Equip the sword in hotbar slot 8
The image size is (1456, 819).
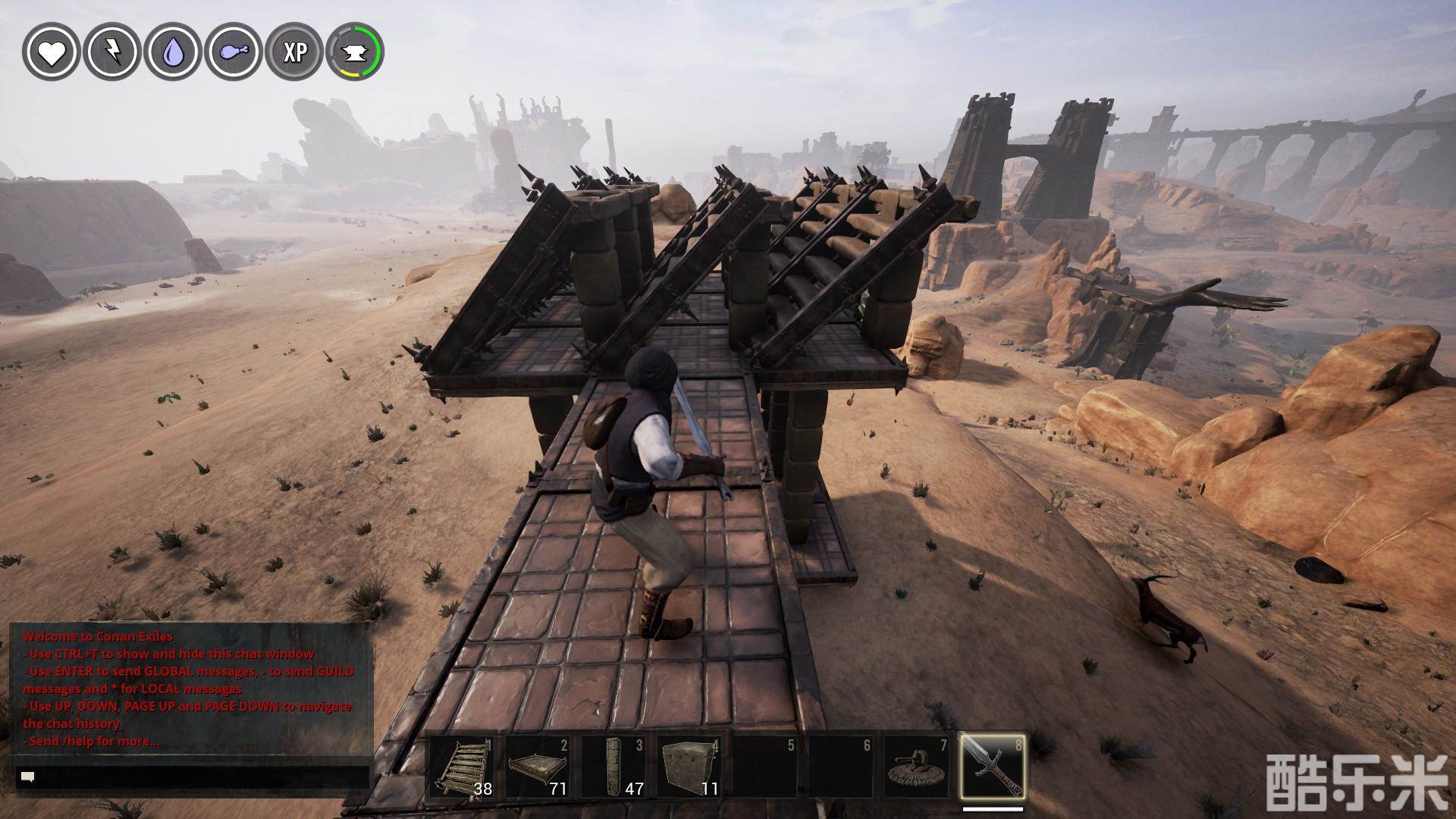click(x=993, y=767)
